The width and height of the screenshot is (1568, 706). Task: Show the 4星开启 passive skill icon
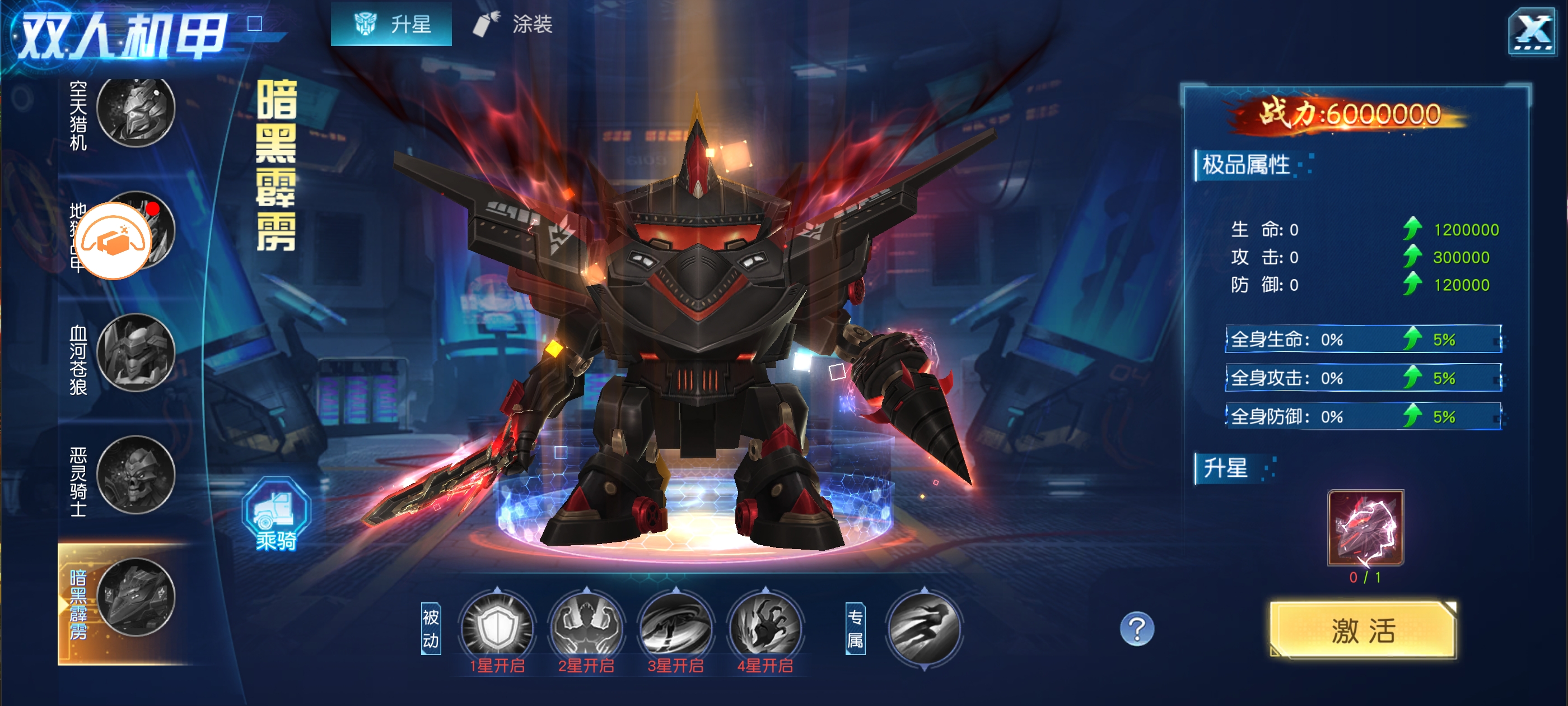765,626
